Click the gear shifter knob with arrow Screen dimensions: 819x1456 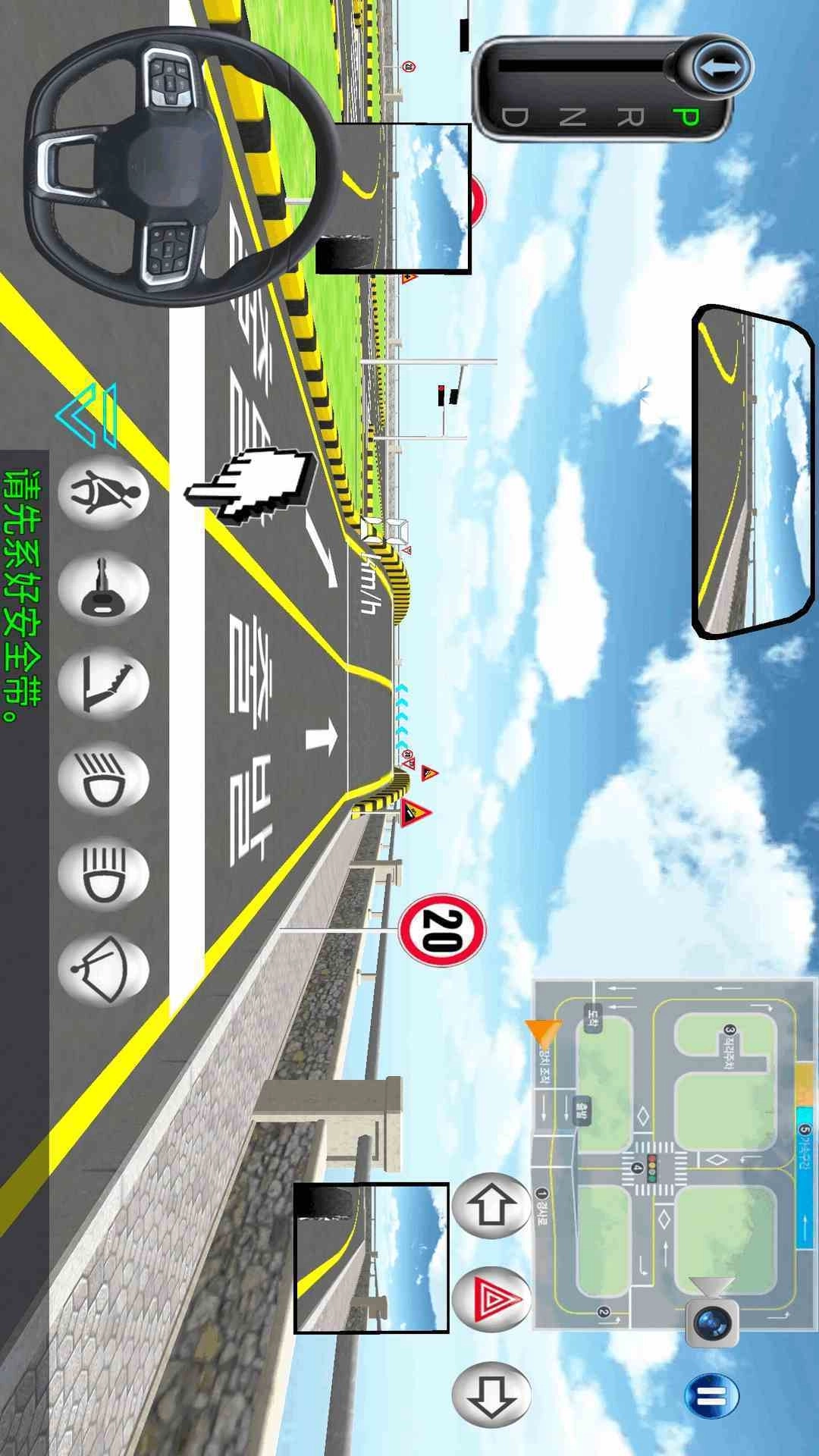point(720,68)
